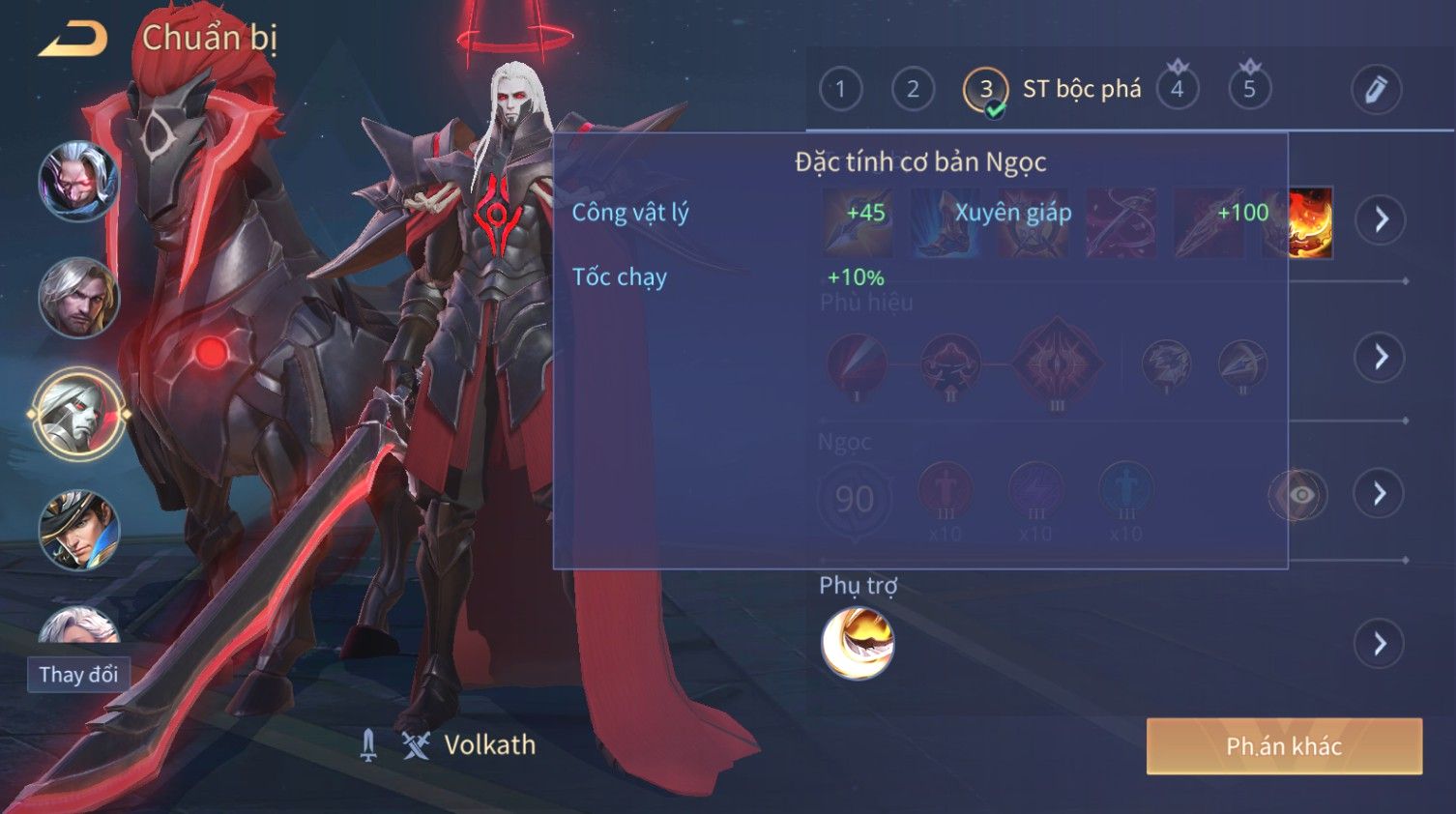Choose the gray-haired bearded hero portrait
Image resolution: width=1456 pixels, height=814 pixels.
coord(78,297)
